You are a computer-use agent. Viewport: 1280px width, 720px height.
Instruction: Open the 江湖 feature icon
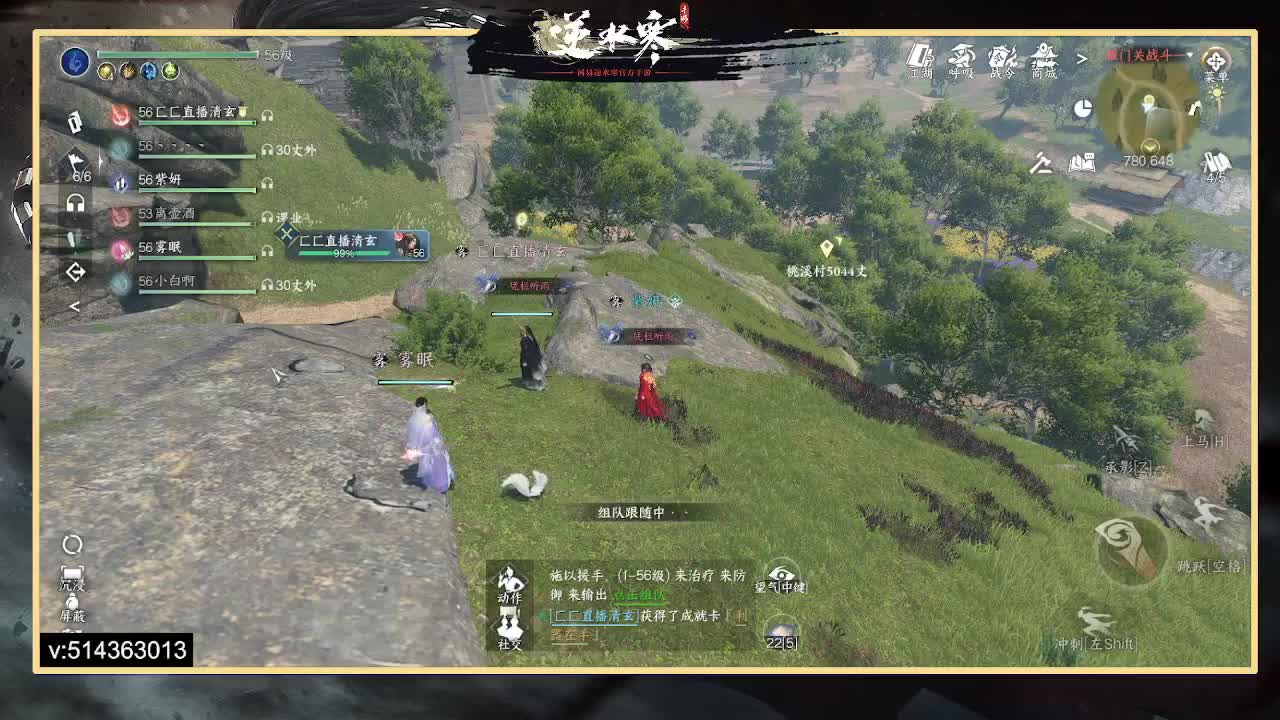(921, 62)
